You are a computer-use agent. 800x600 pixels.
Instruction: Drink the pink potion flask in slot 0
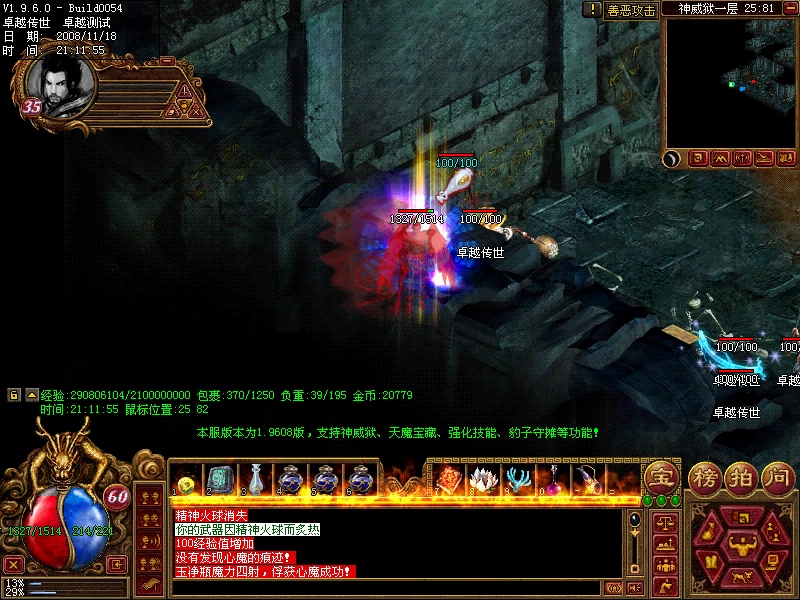coord(552,479)
